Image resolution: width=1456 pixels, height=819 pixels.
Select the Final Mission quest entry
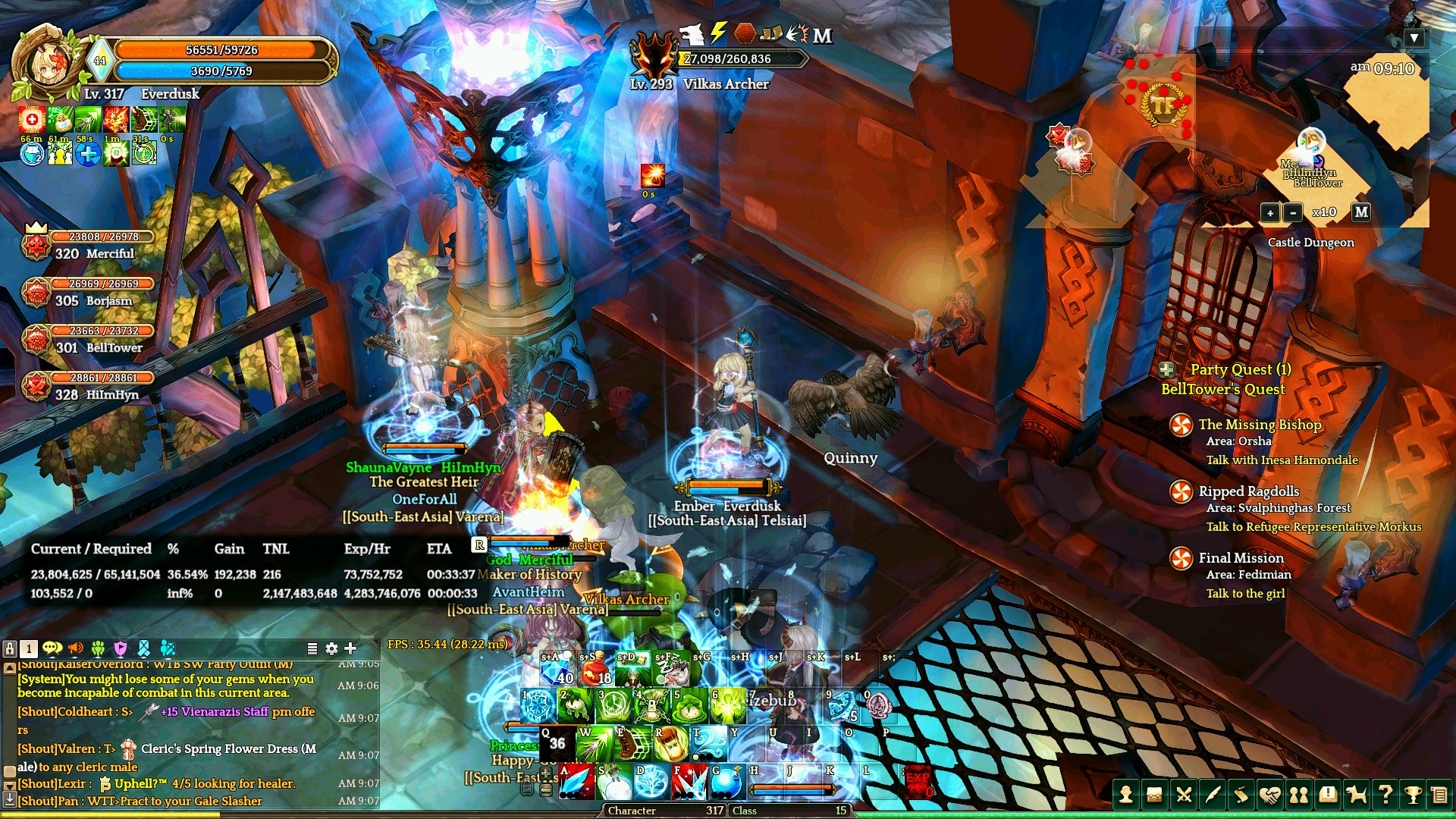click(x=1241, y=558)
